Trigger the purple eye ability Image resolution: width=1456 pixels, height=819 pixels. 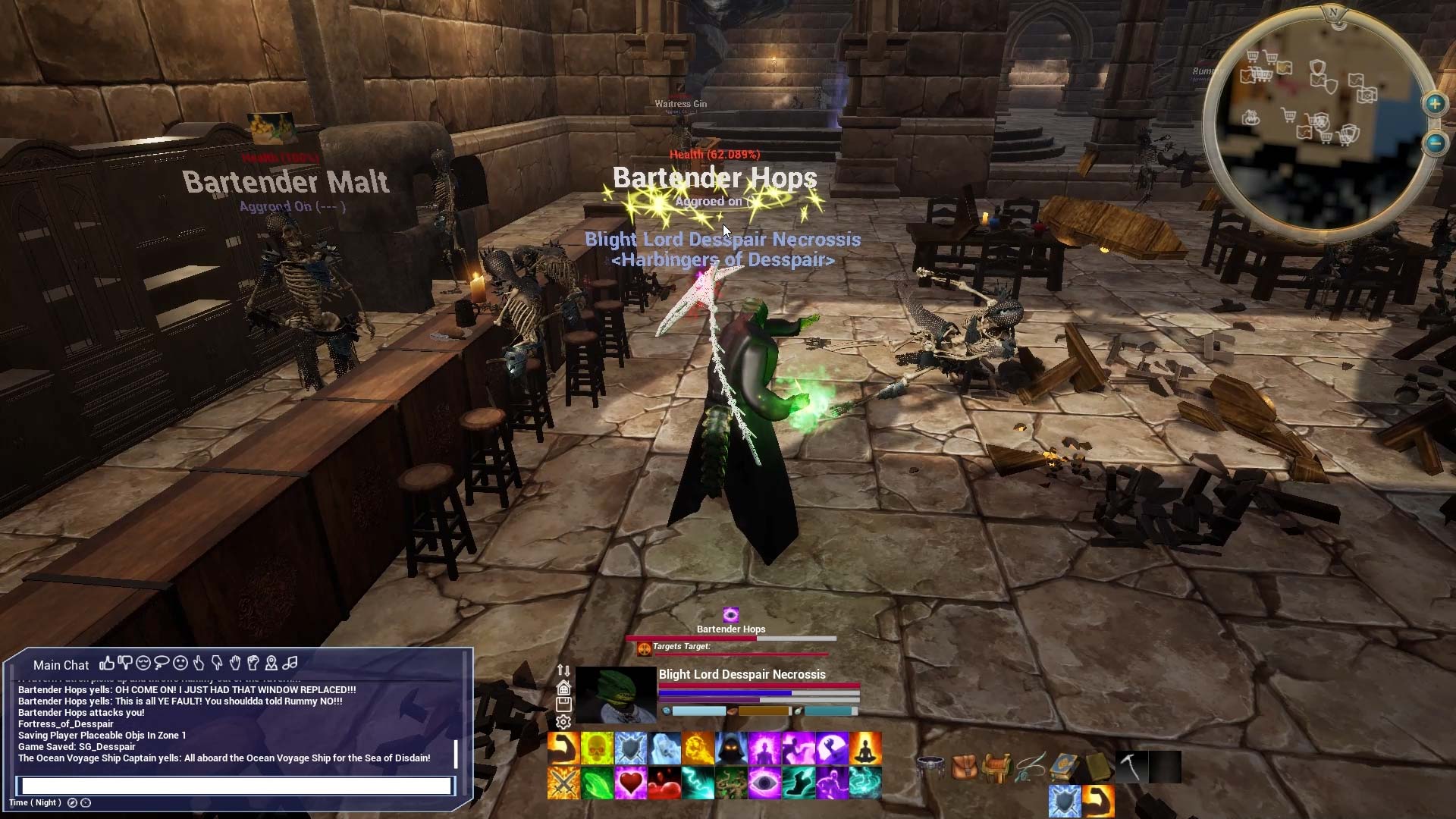tap(764, 783)
